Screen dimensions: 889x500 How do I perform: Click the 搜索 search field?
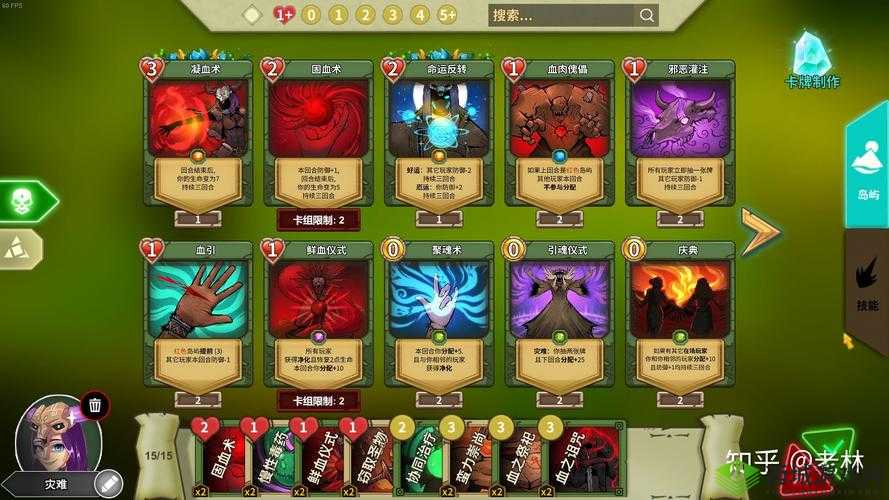pyautogui.click(x=561, y=15)
